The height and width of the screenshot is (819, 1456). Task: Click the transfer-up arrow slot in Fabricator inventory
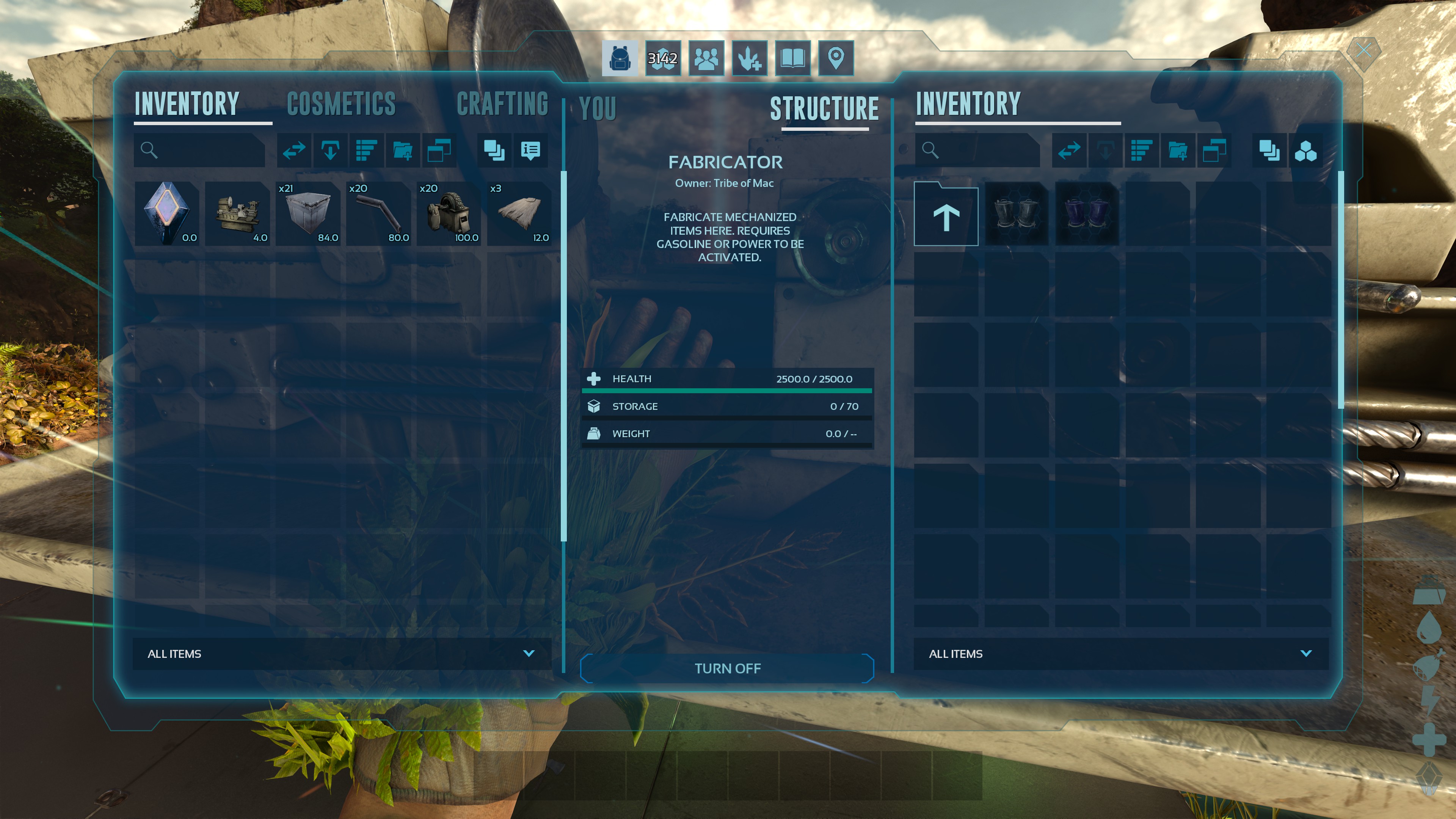click(x=946, y=215)
